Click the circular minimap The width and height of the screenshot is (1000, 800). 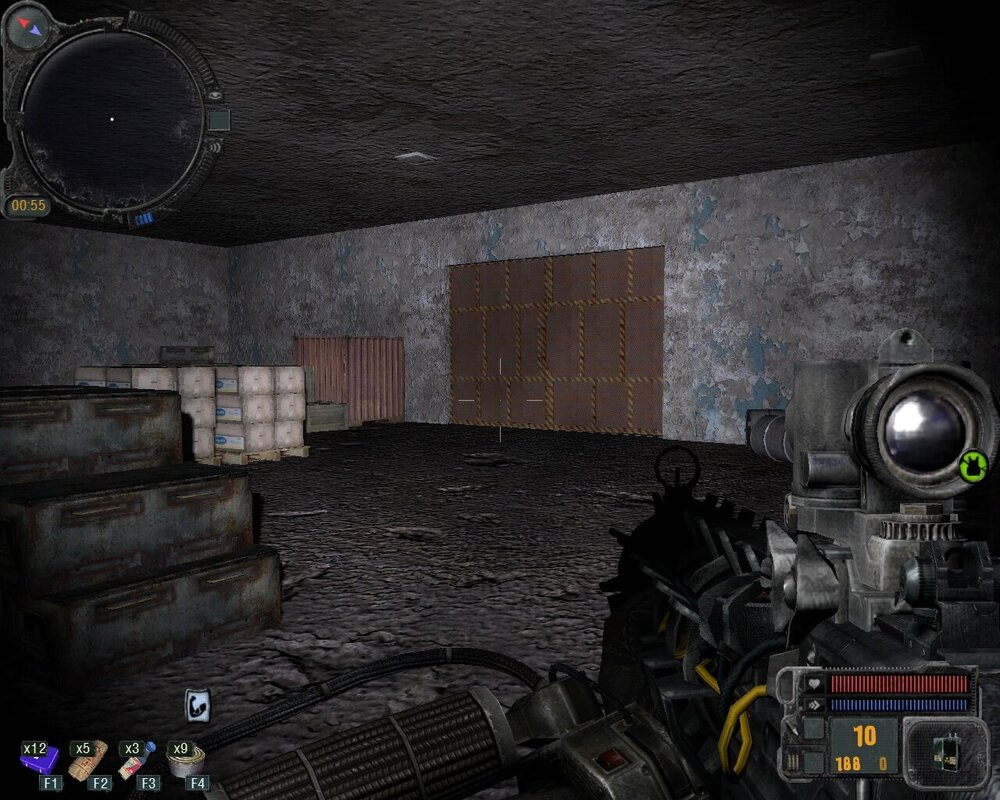pos(112,118)
